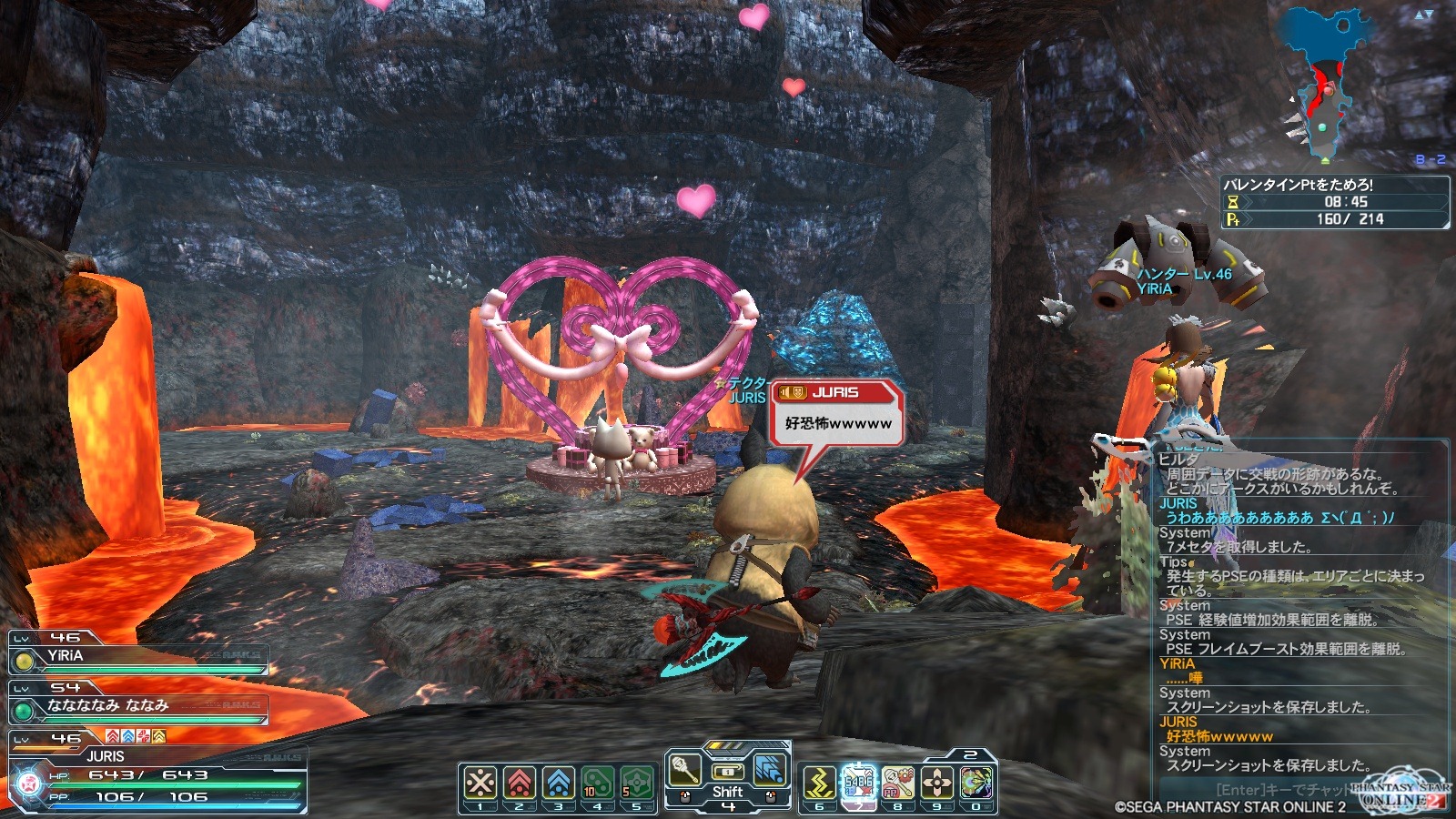Image resolution: width=1456 pixels, height=819 pixels.
Task: Activate the blue chevron Deband skill
Action: click(559, 784)
